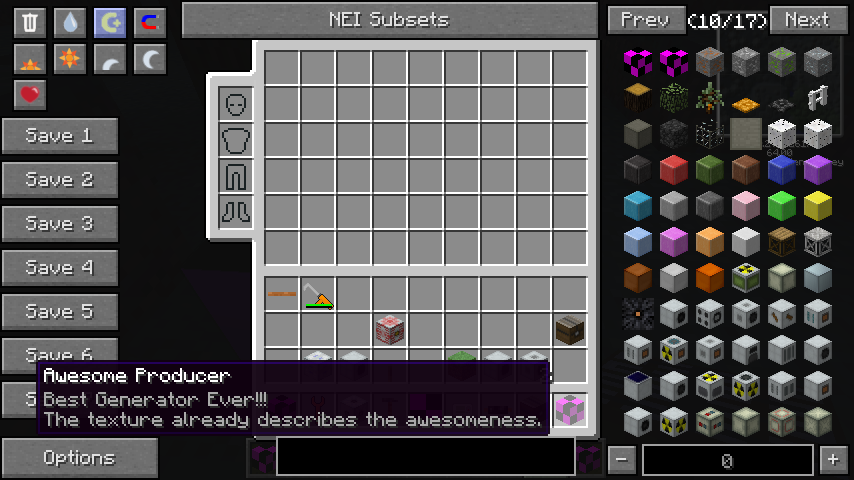Pick up the dark wooden chest item
Screen dimensions: 854x480
coord(570,329)
